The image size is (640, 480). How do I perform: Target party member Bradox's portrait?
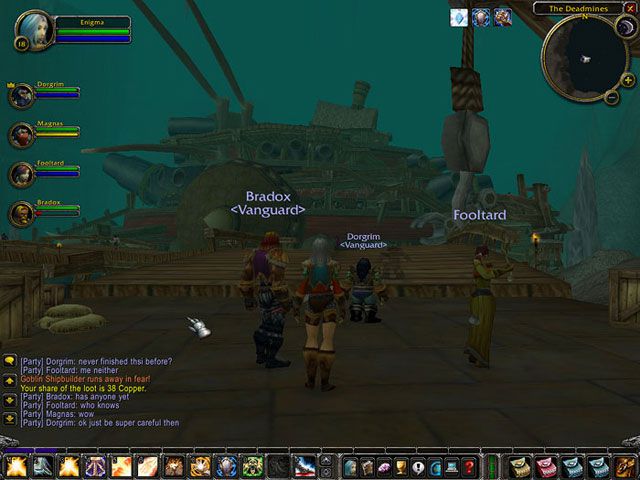(x=21, y=213)
